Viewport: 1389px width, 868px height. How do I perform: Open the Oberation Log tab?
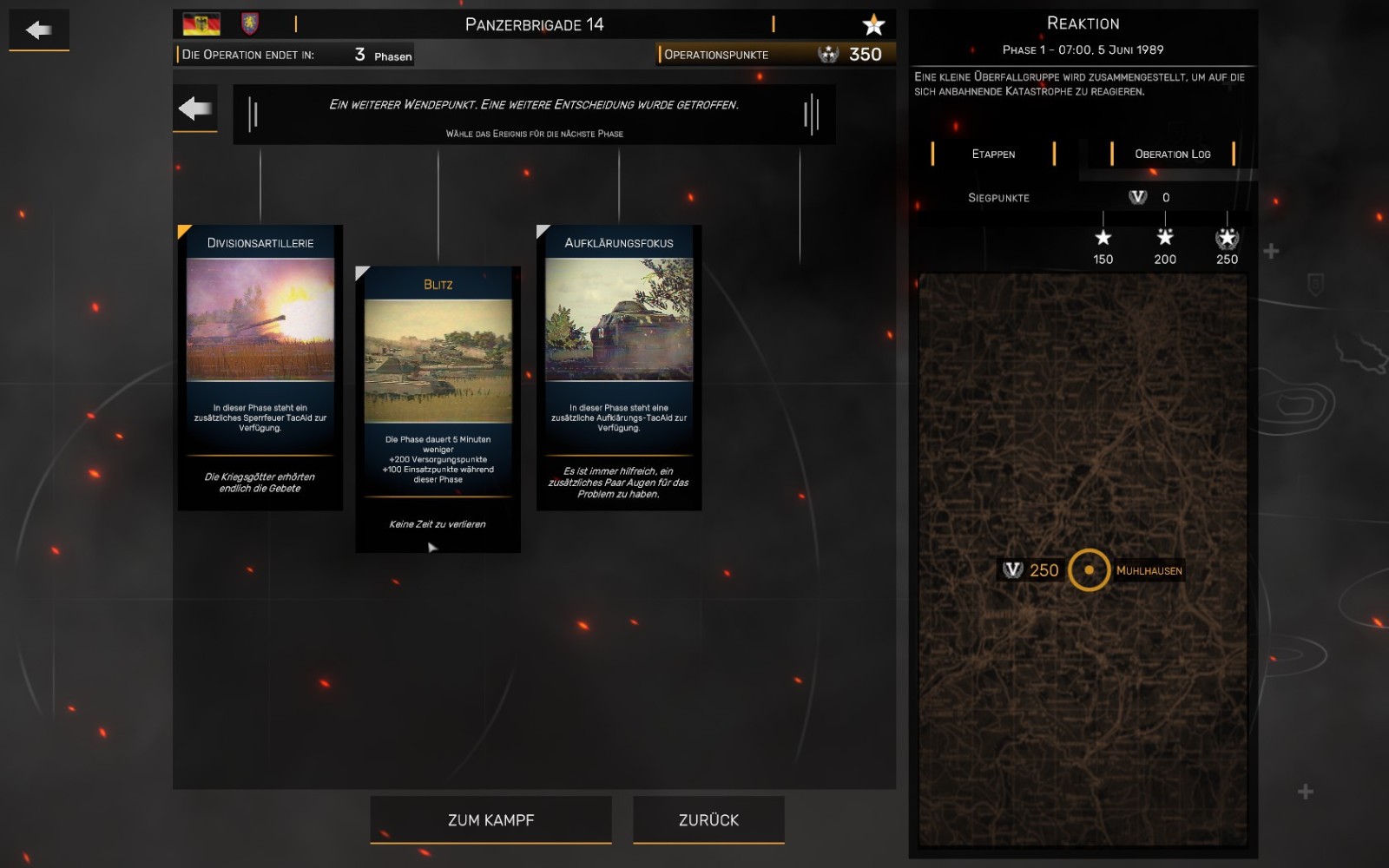[1172, 154]
